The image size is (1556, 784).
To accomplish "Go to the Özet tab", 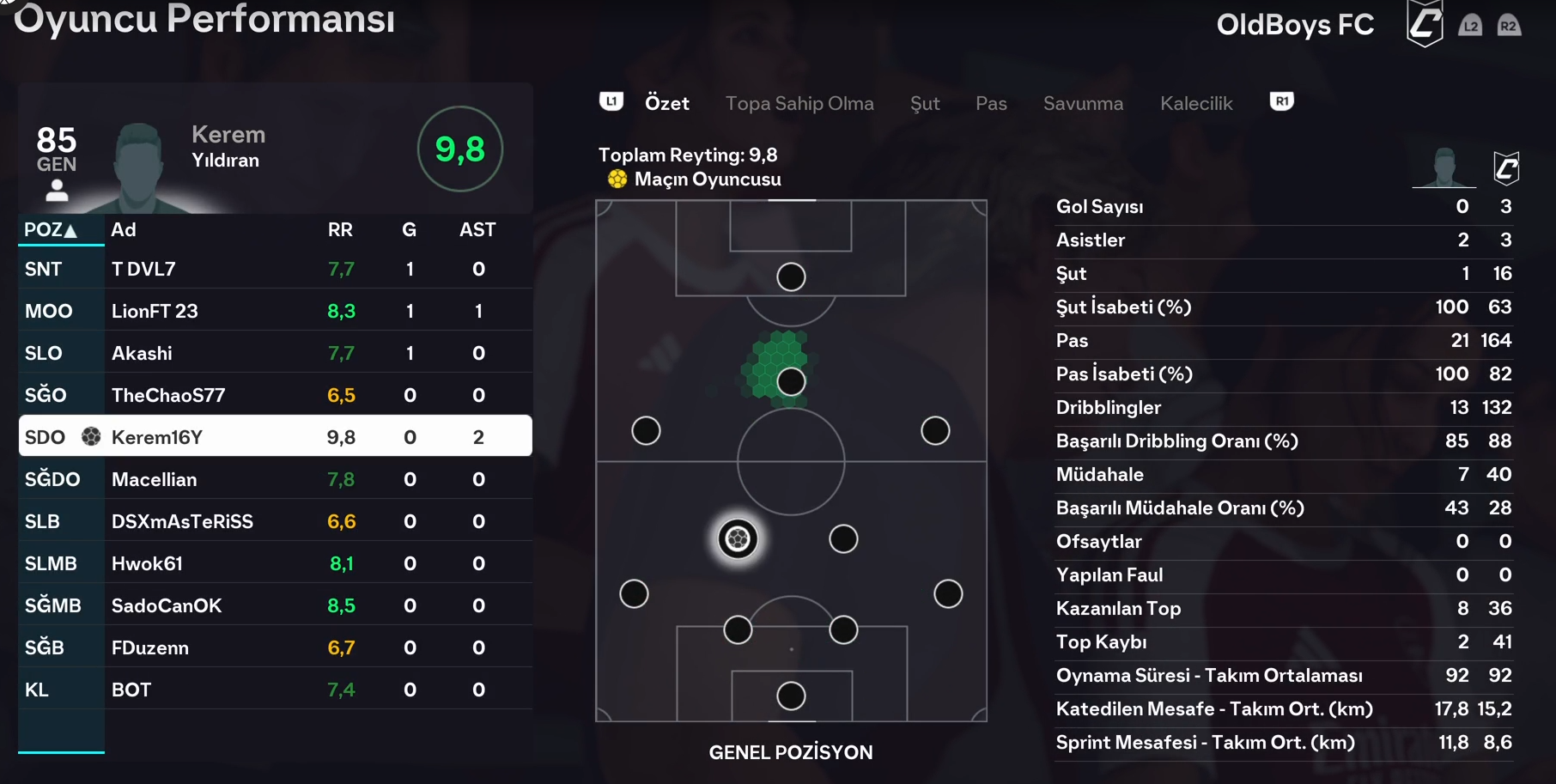I will click(667, 104).
